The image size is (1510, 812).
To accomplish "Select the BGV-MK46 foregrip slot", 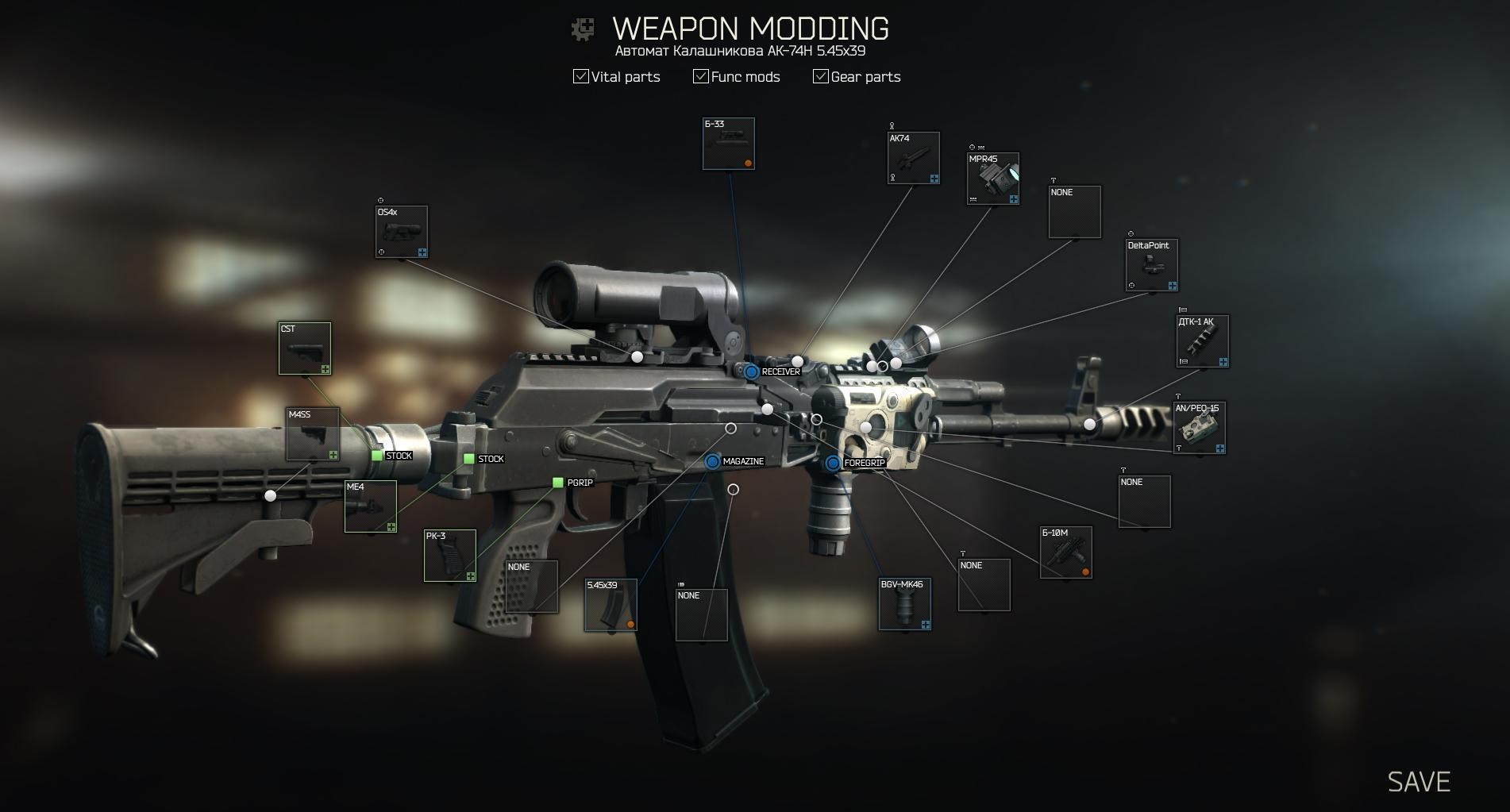I will click(x=904, y=604).
